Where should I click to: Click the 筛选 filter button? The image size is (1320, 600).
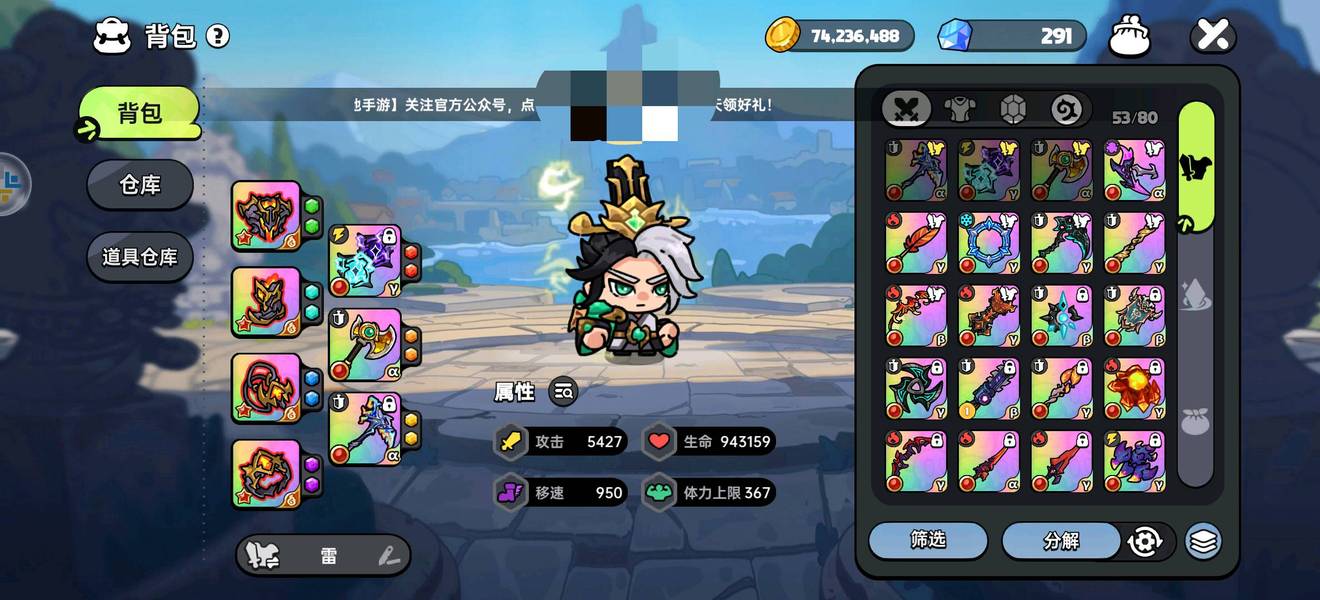(x=927, y=540)
